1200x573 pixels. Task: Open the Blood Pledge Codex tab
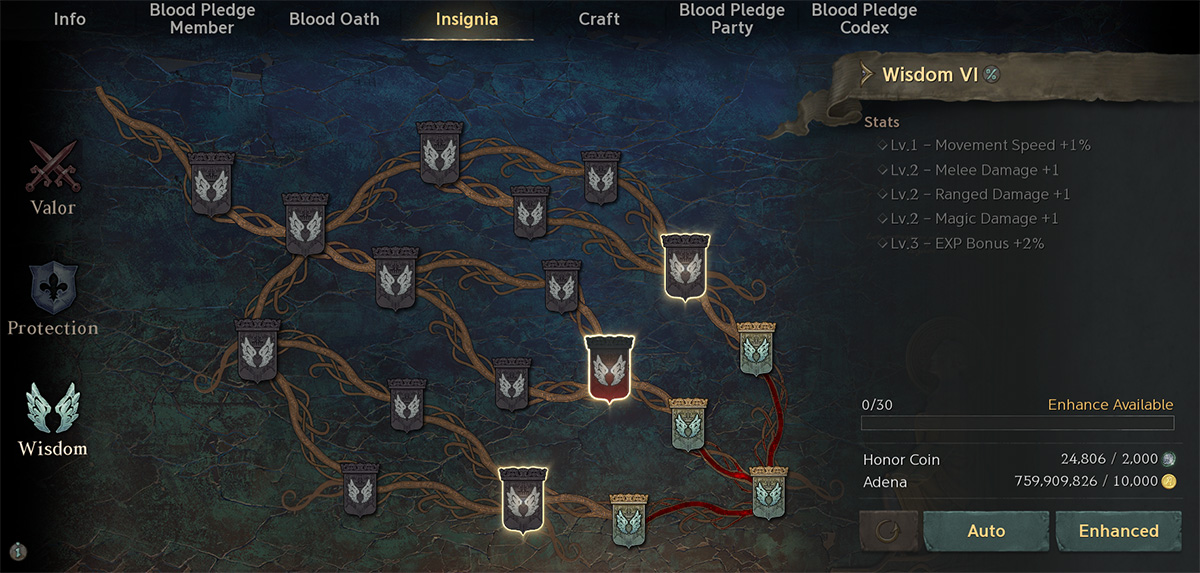pyautogui.click(x=864, y=19)
